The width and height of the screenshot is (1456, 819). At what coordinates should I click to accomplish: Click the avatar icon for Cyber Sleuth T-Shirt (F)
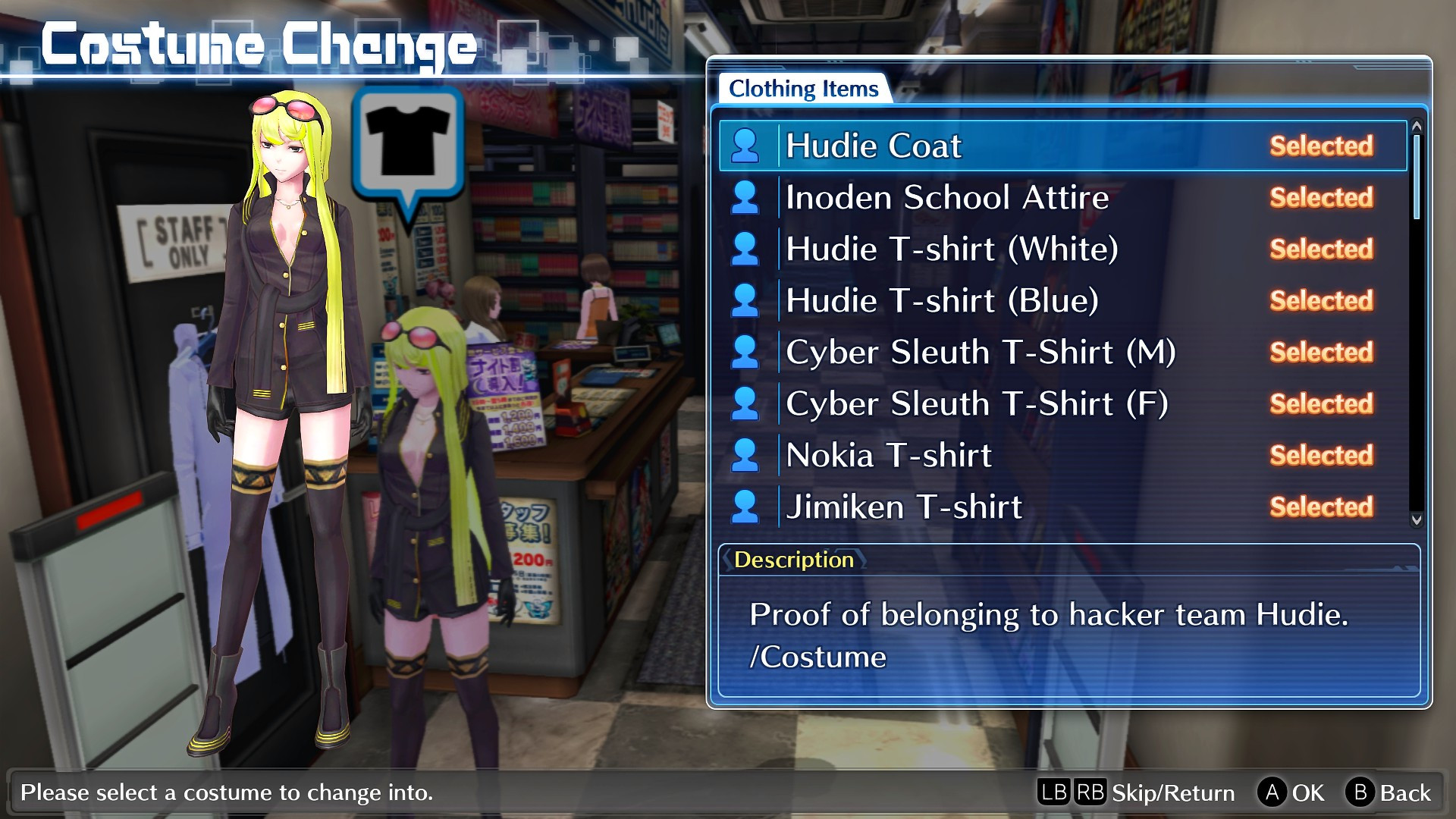(747, 403)
